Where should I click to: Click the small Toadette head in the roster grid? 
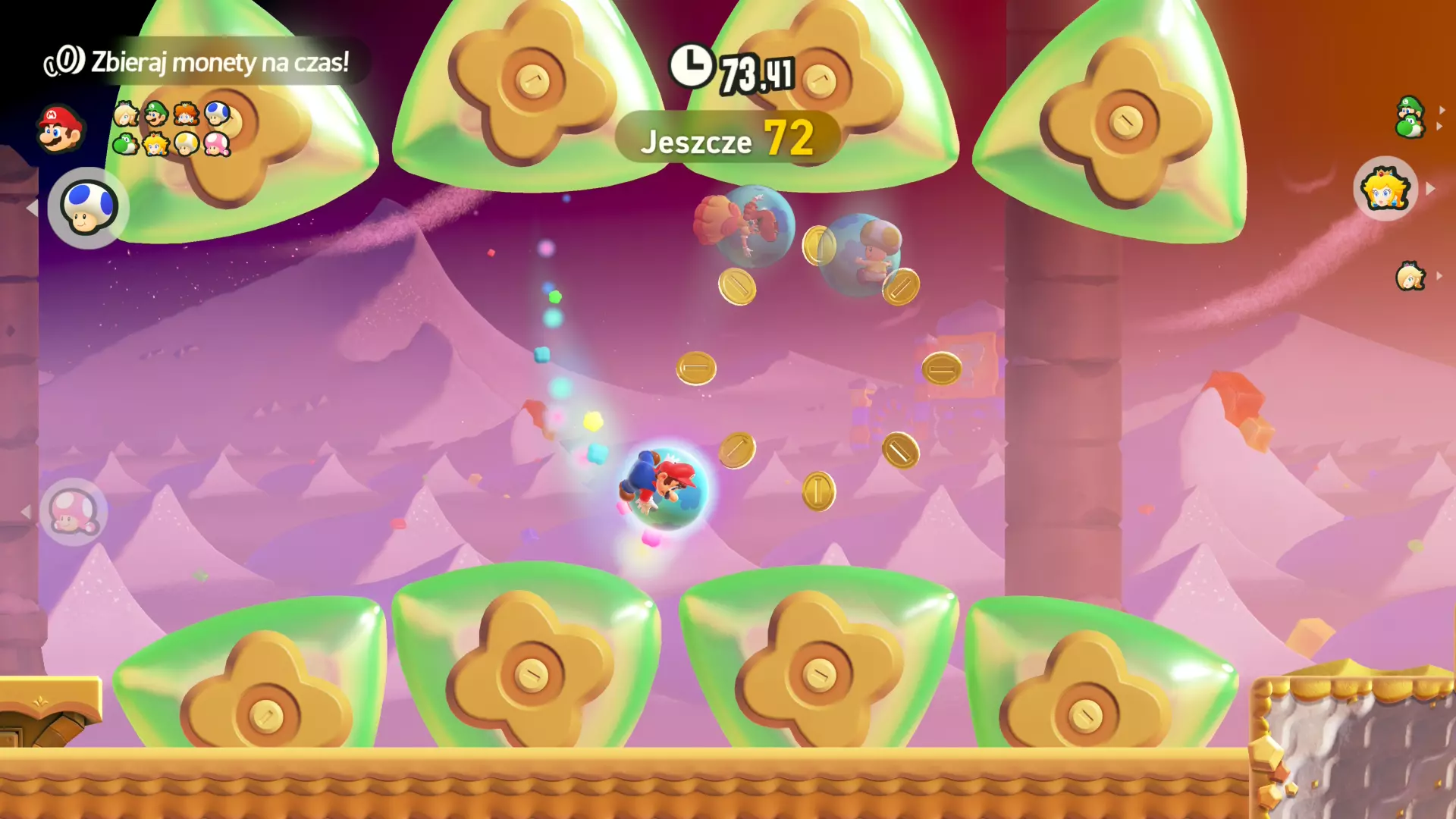(217, 143)
